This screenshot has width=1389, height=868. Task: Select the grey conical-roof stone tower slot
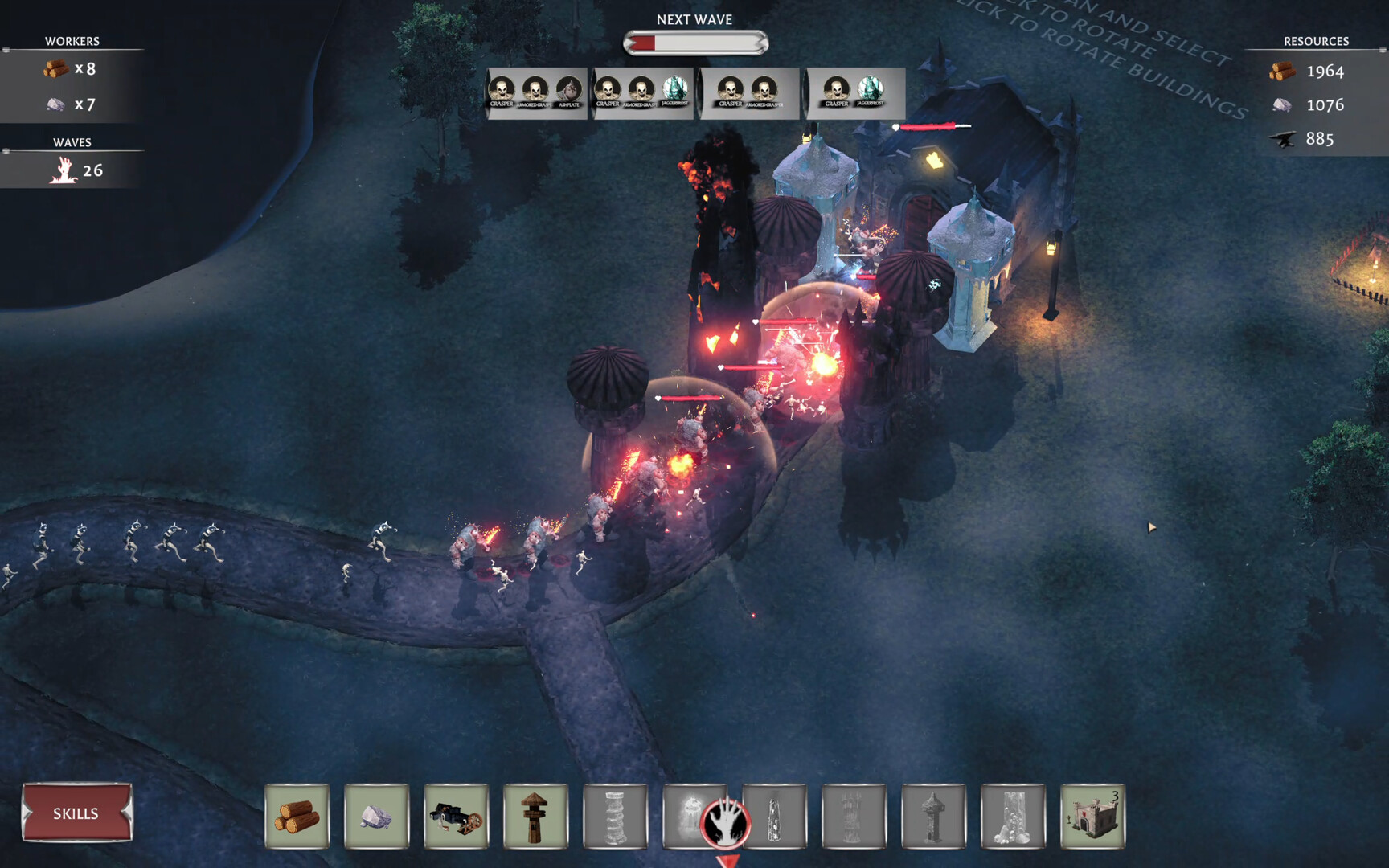(x=933, y=817)
